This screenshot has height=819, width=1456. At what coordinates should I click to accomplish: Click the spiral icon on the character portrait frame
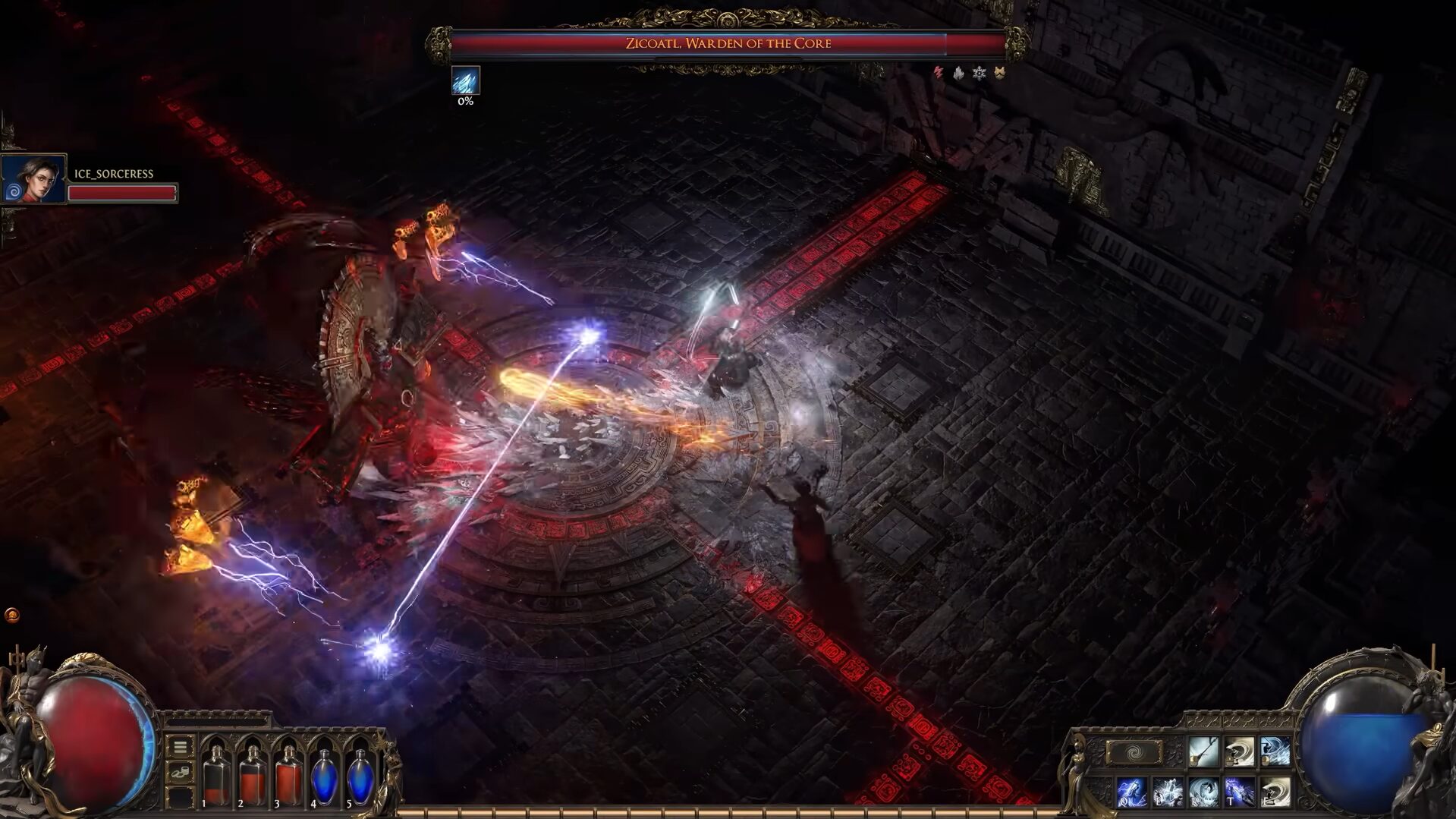[x=12, y=190]
